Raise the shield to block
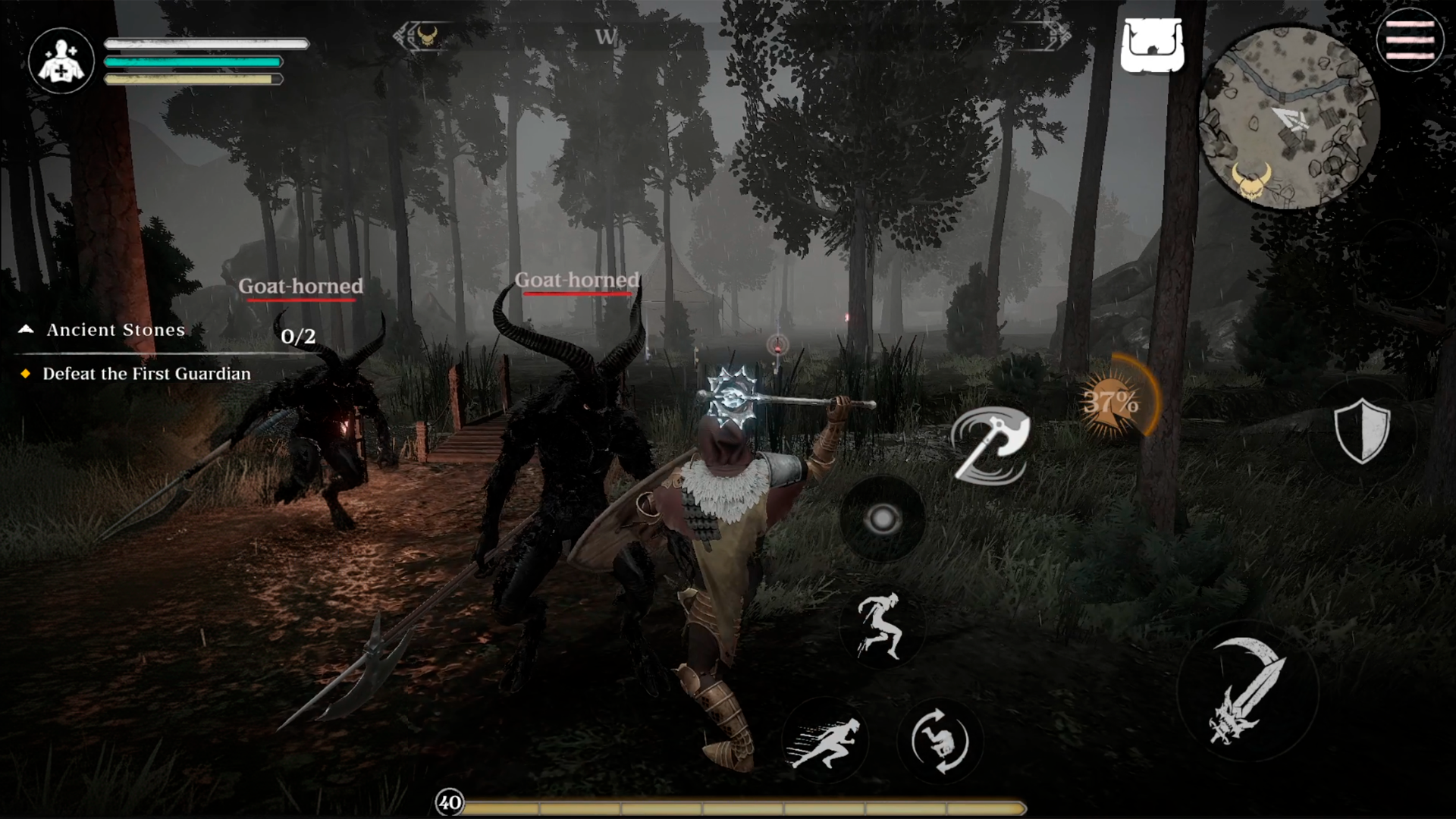The width and height of the screenshot is (1456, 819). 1362,431
